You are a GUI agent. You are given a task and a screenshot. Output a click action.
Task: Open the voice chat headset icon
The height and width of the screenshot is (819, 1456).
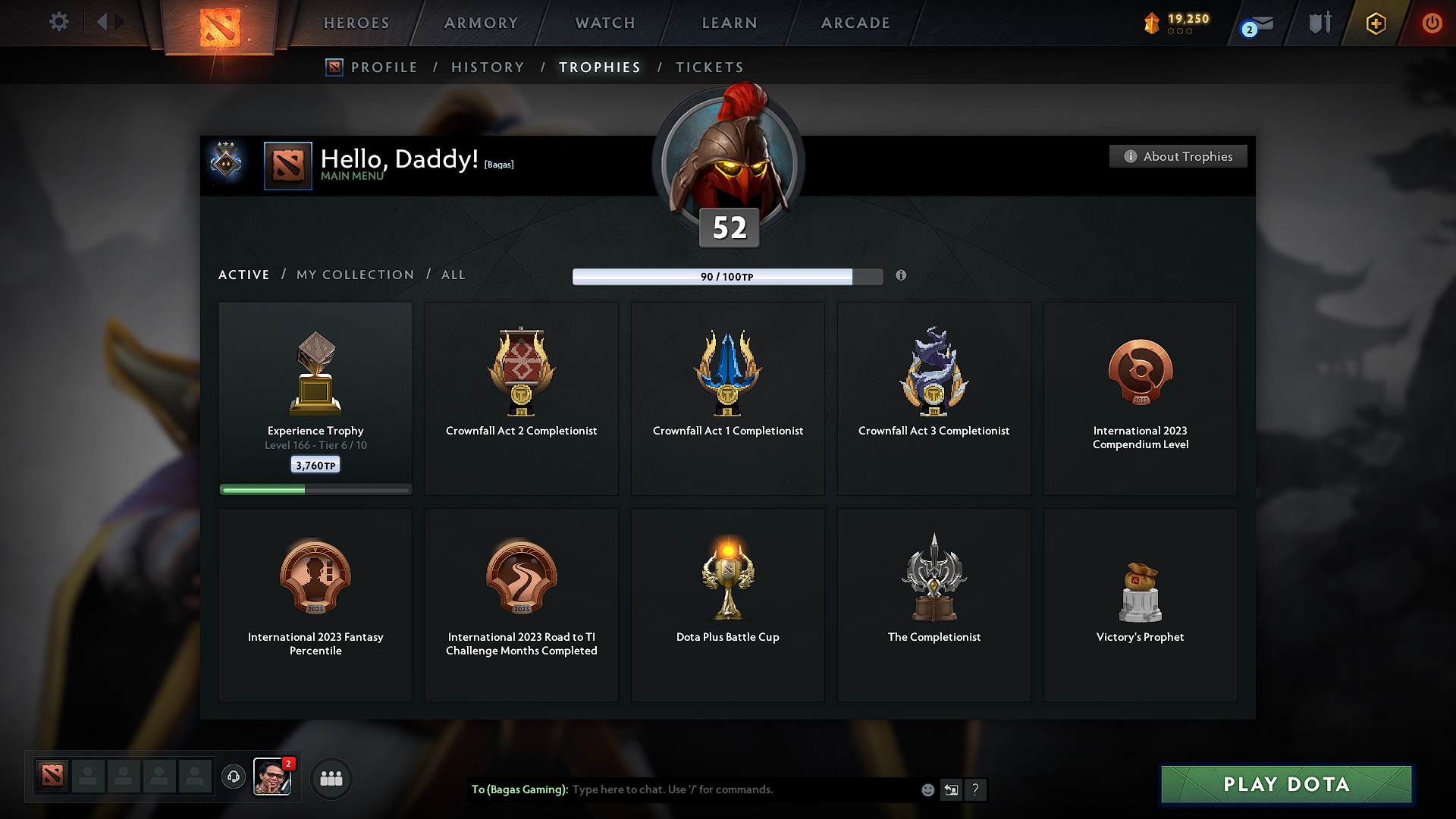[x=233, y=778]
